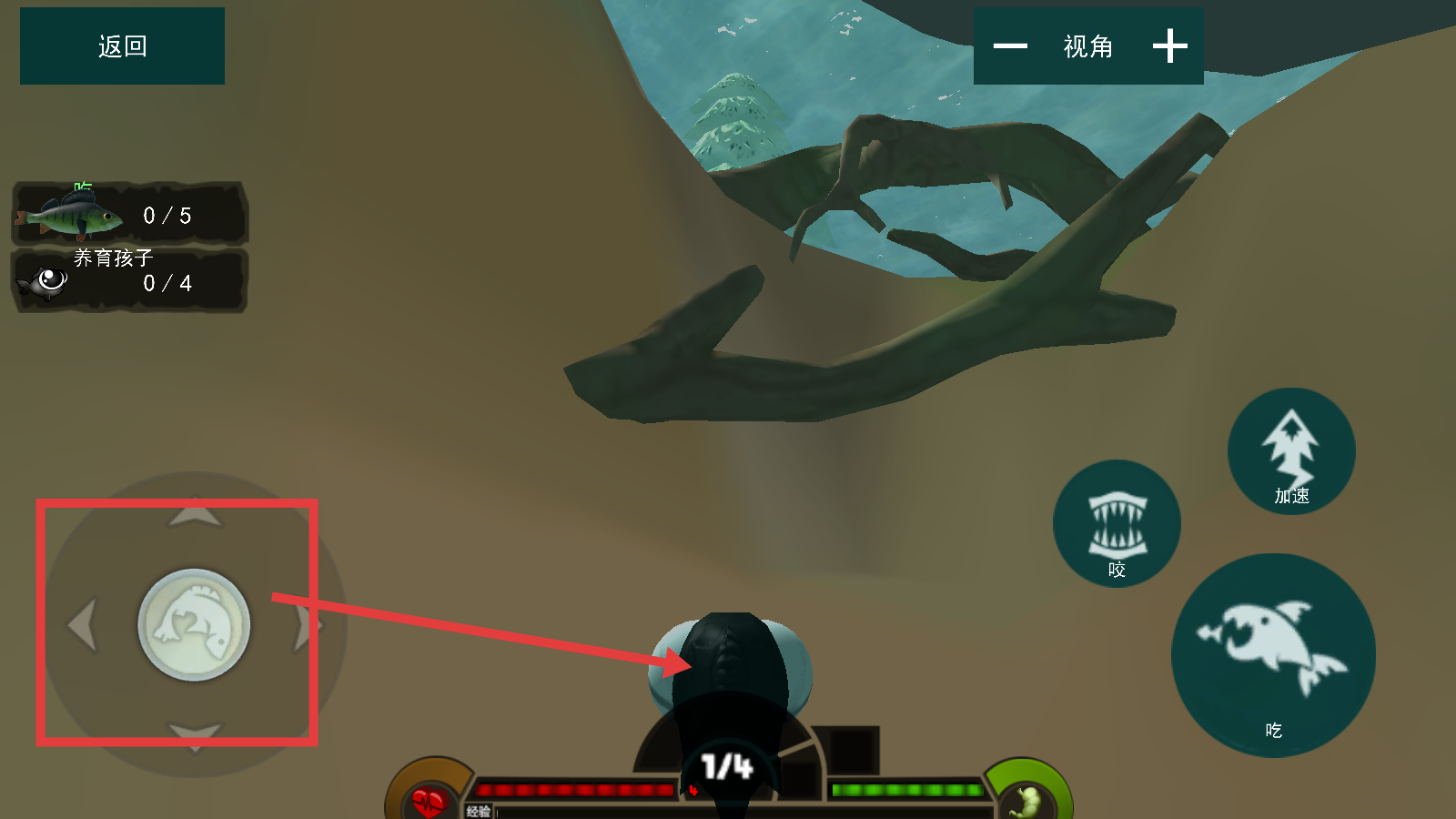Tap the fish-emblem joystick center knob
The image size is (1456, 819).
coord(194,625)
